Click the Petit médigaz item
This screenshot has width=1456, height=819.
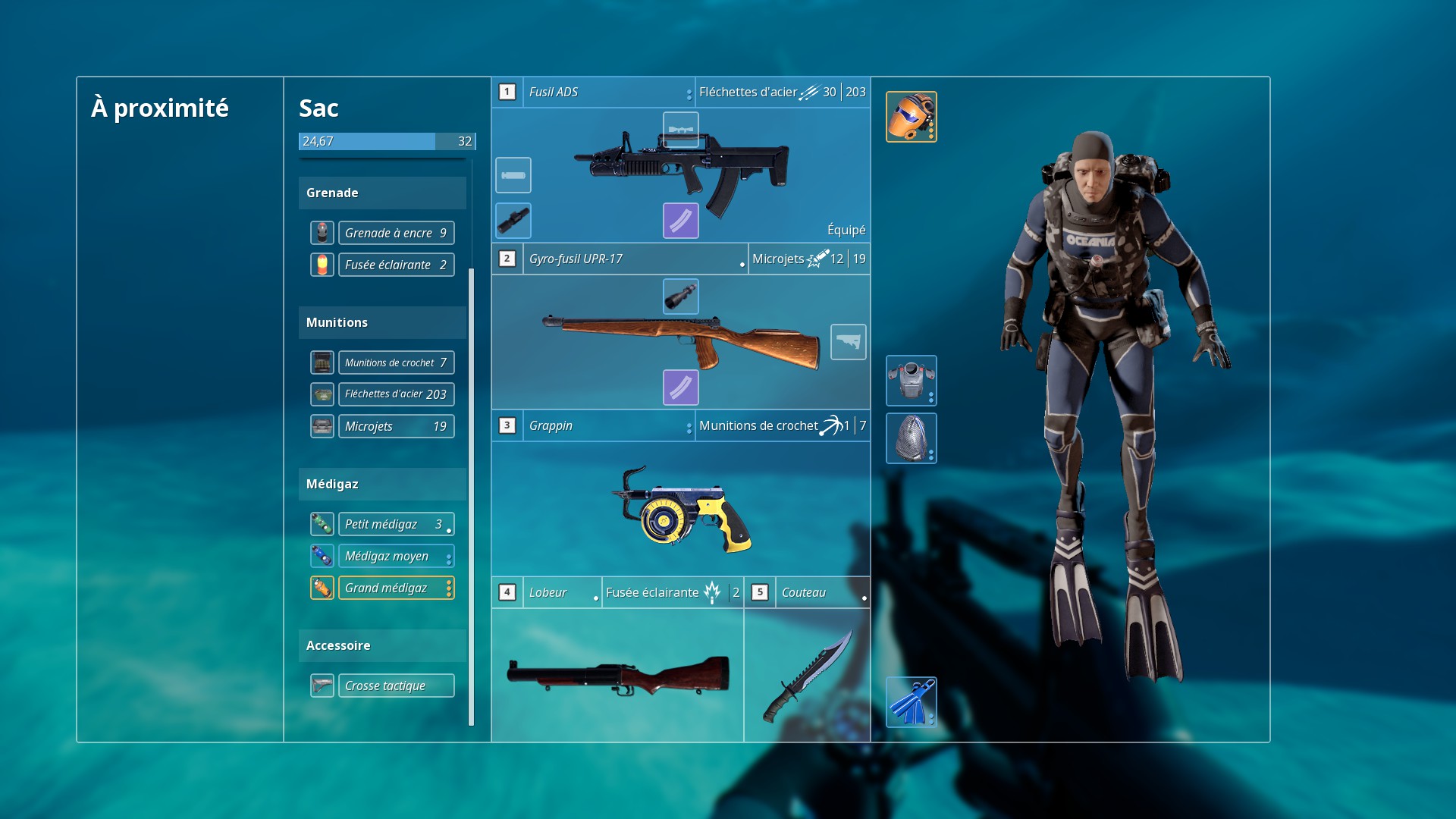[x=395, y=524]
